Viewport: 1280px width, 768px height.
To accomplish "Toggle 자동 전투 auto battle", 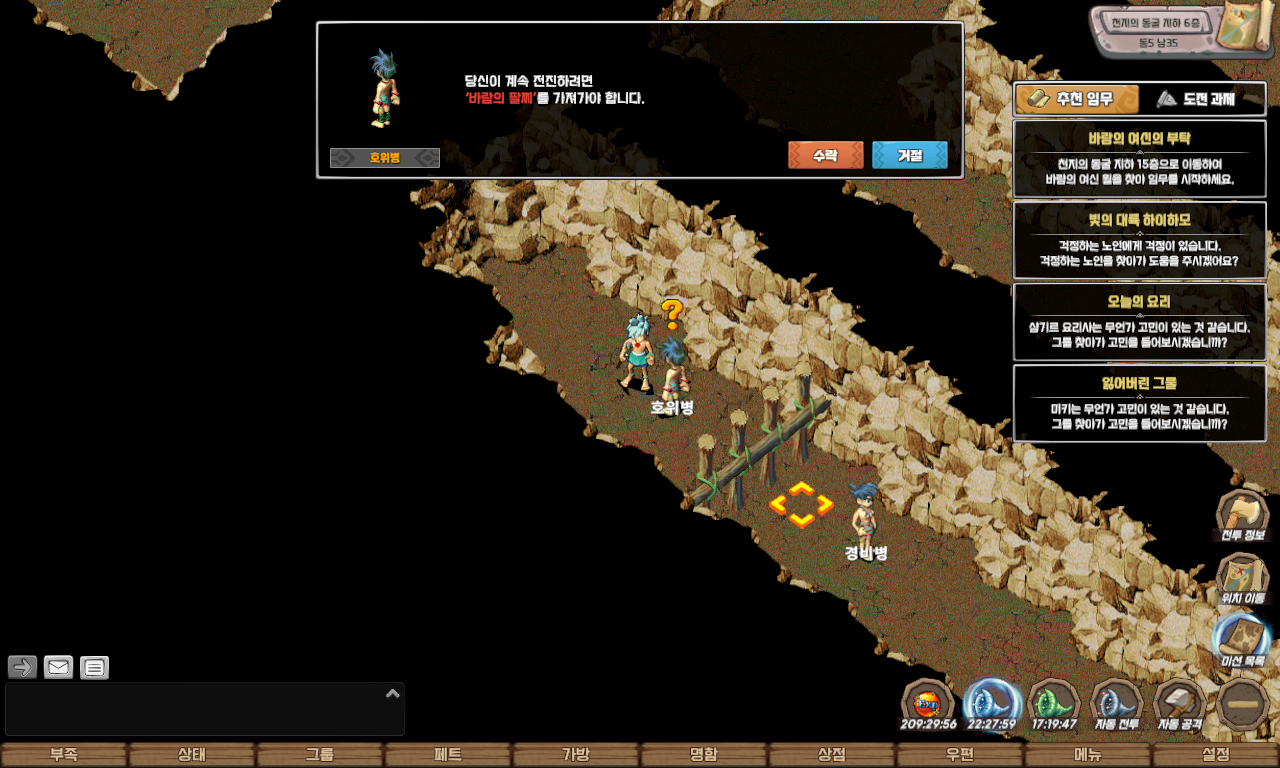I will click(1117, 705).
